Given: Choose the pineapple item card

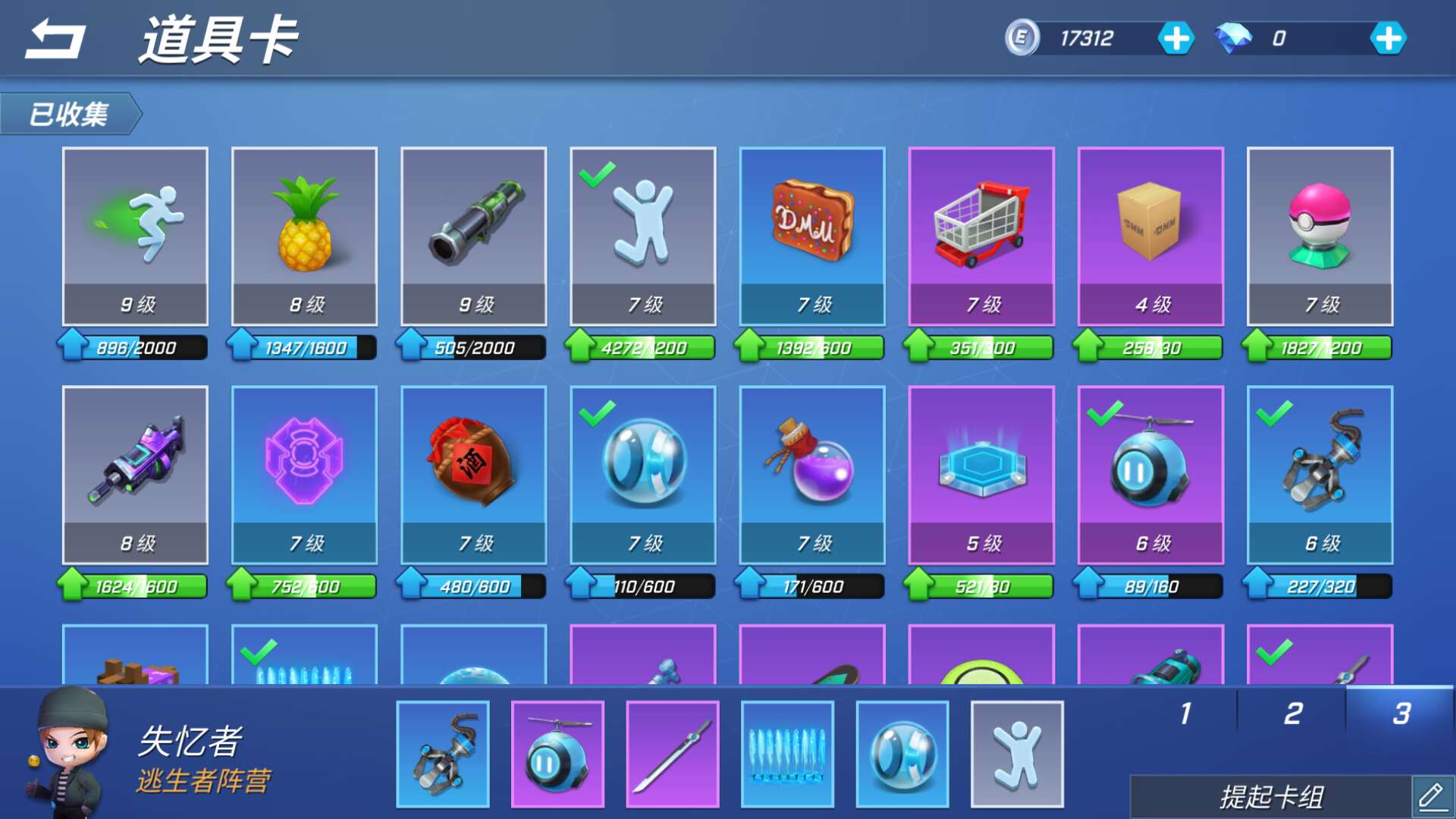Looking at the screenshot, I should (x=304, y=235).
